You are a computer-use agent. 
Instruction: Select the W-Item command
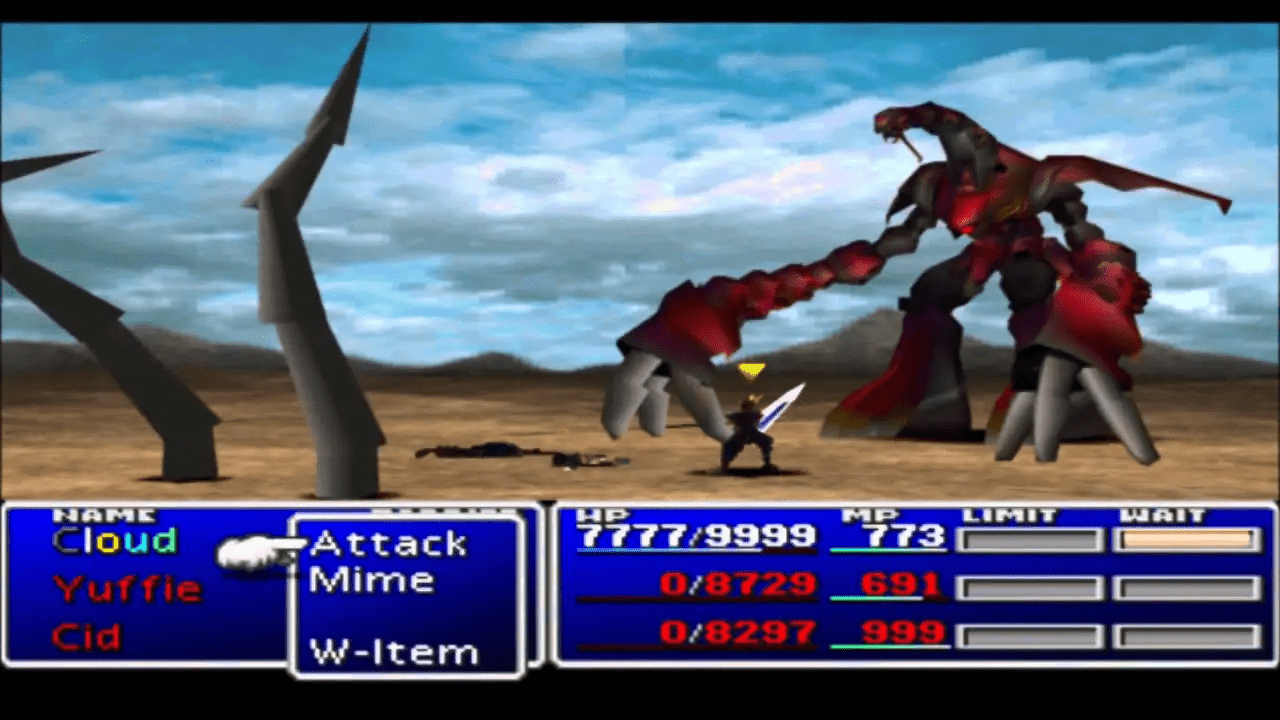point(393,651)
